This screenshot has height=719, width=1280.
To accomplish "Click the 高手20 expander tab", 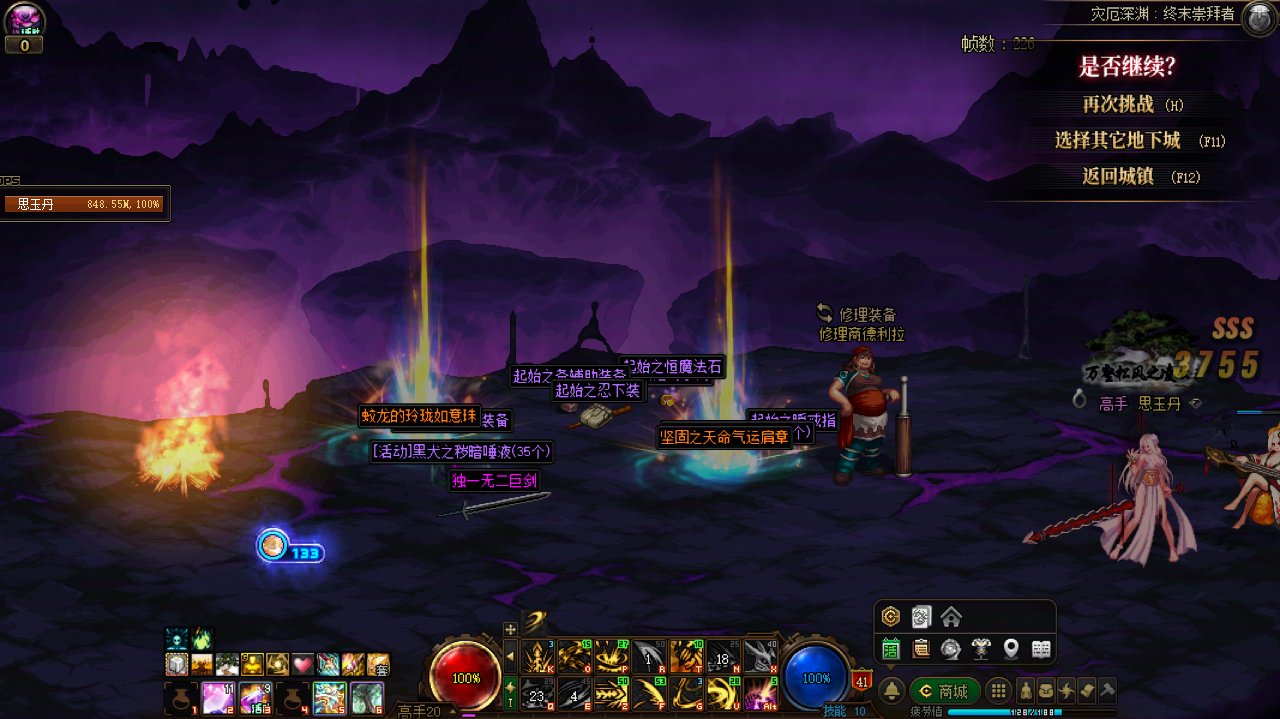I will click(x=420, y=711).
